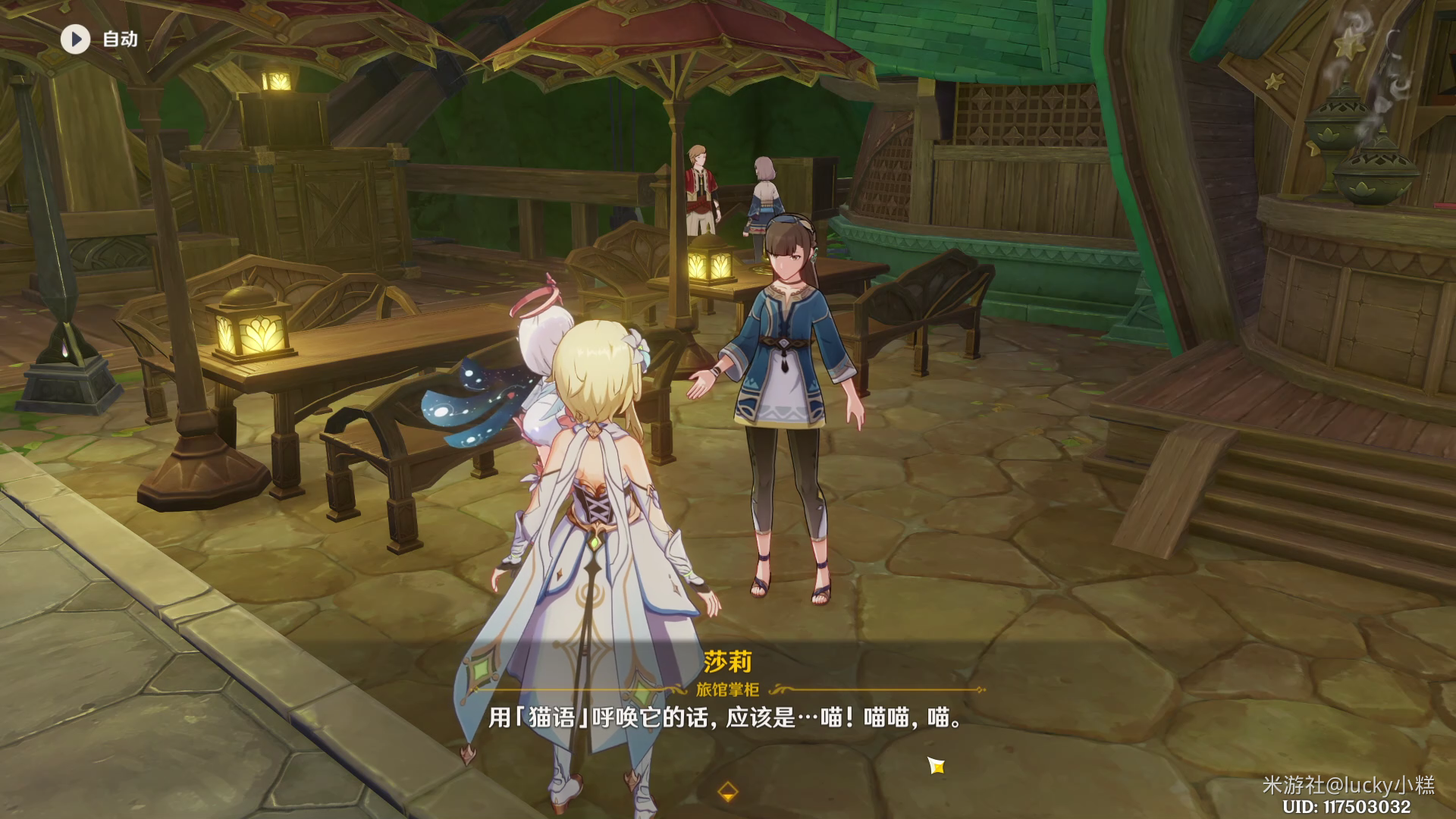
Task: Click the diamond continue-dialogue indicator
Action: [x=727, y=792]
